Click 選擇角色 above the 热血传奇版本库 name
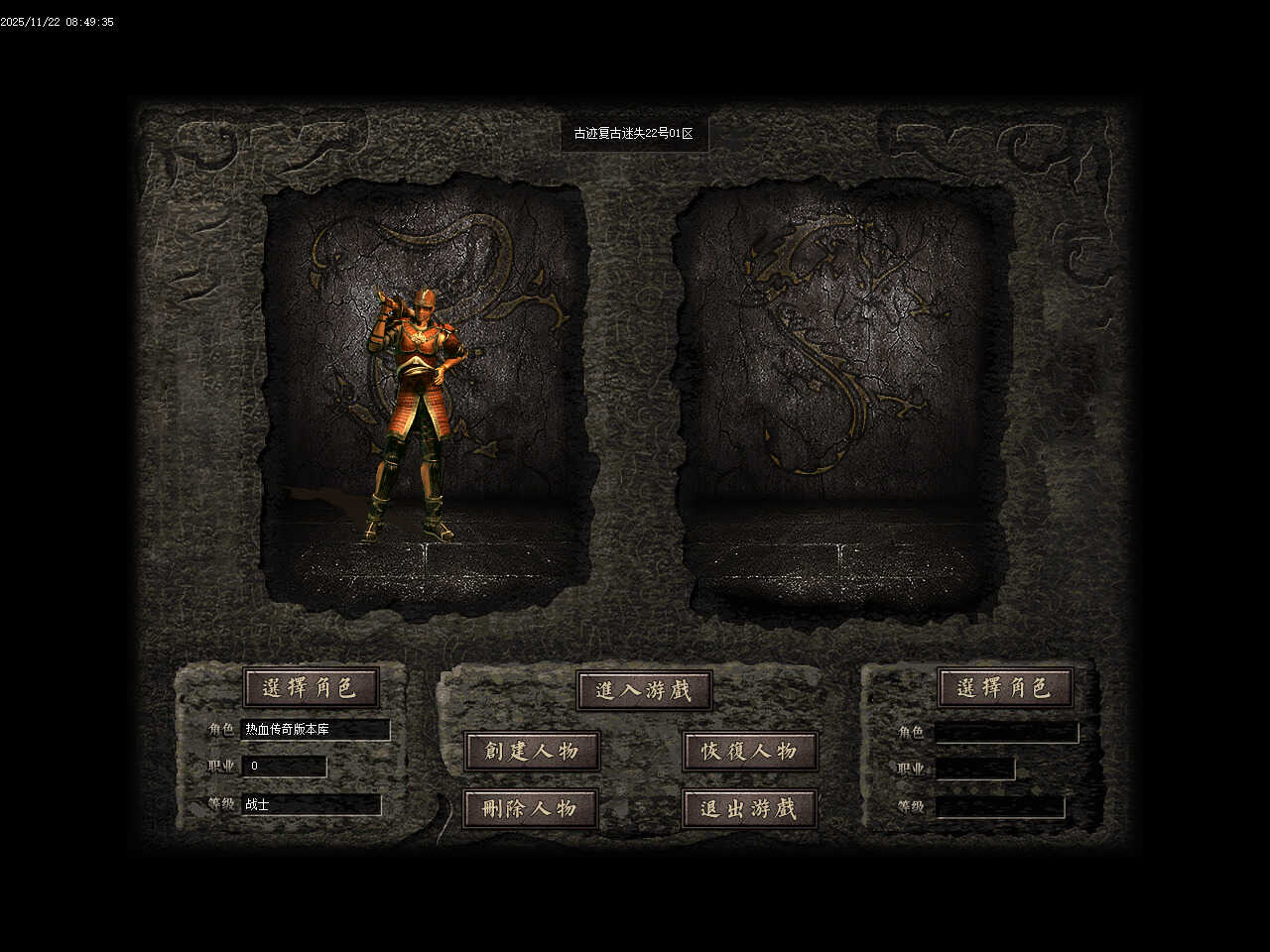The image size is (1270, 952). pos(311,686)
